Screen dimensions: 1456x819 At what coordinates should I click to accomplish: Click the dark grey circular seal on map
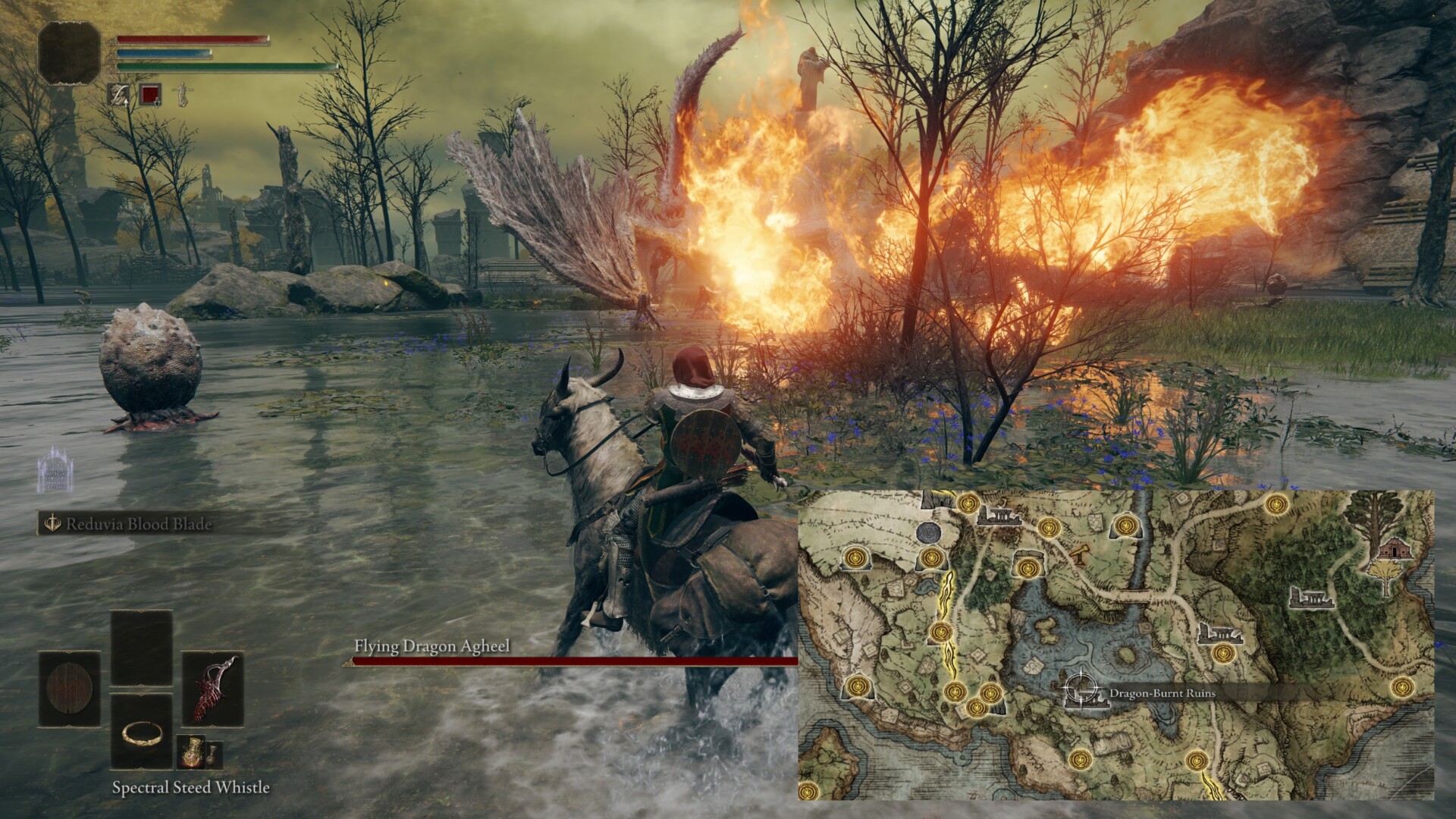pos(929,532)
